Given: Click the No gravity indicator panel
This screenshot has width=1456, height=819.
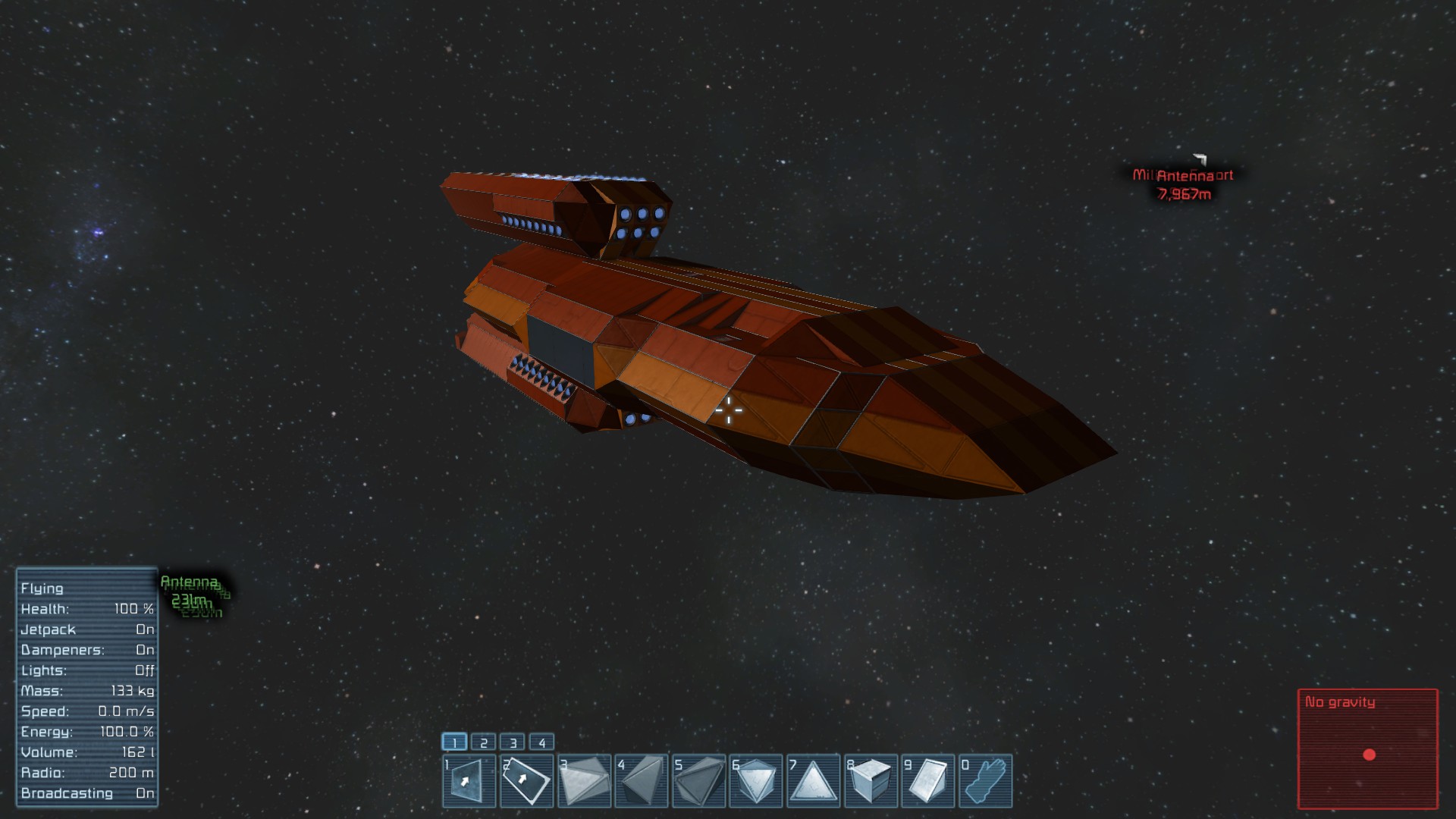Looking at the screenshot, I should pos(1368,748).
